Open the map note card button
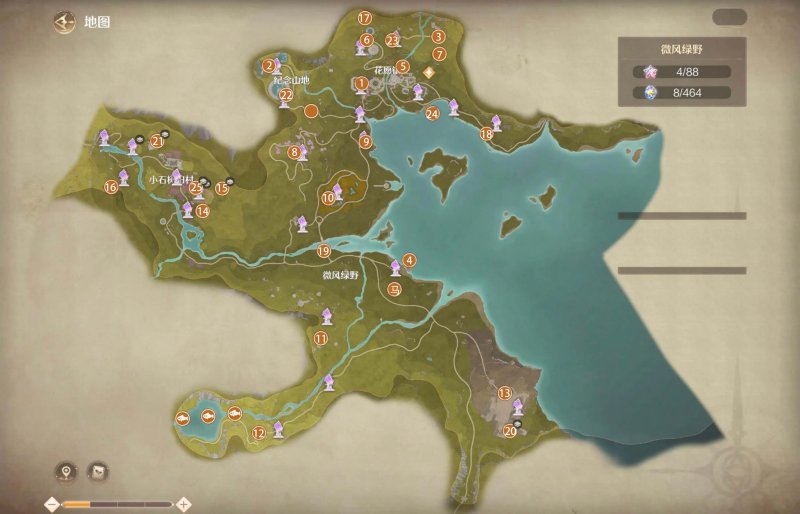800x514 pixels. click(x=99, y=471)
